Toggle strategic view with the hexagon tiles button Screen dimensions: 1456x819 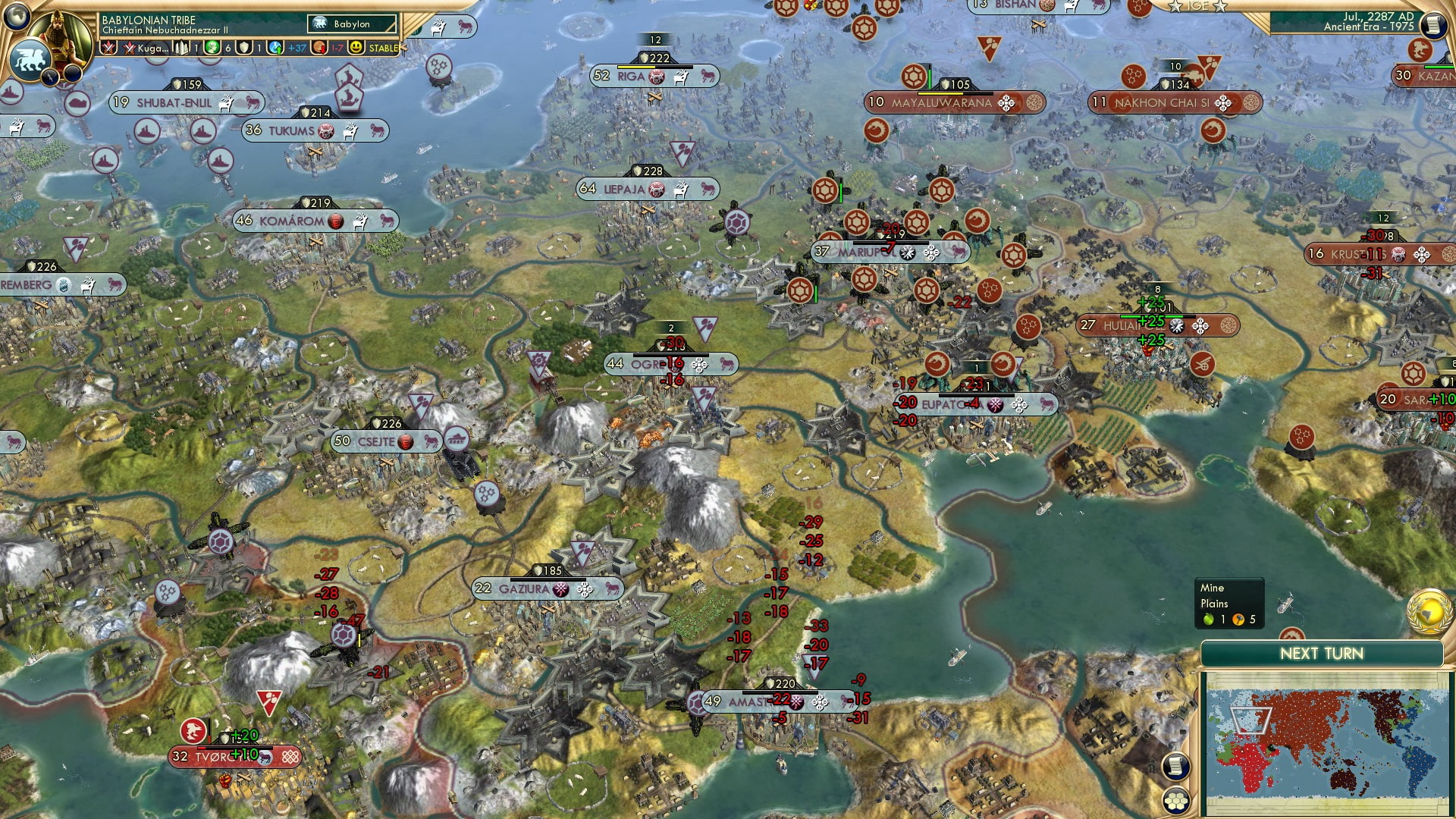point(1175,801)
